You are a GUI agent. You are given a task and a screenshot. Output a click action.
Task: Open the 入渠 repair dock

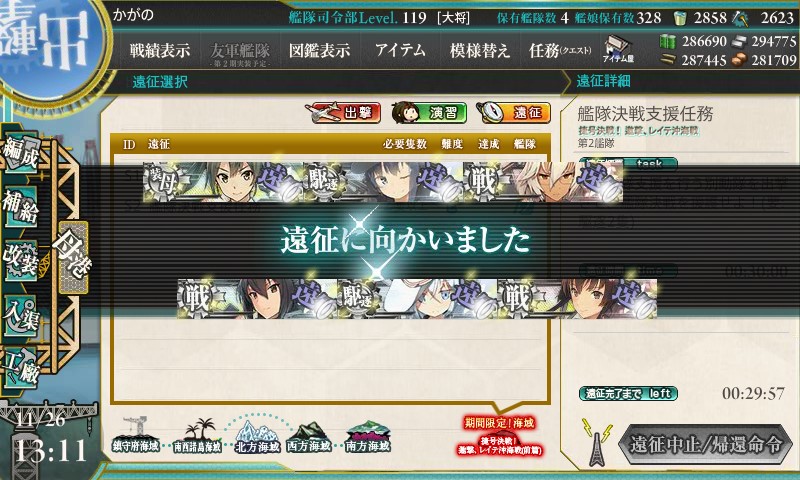[x=23, y=312]
